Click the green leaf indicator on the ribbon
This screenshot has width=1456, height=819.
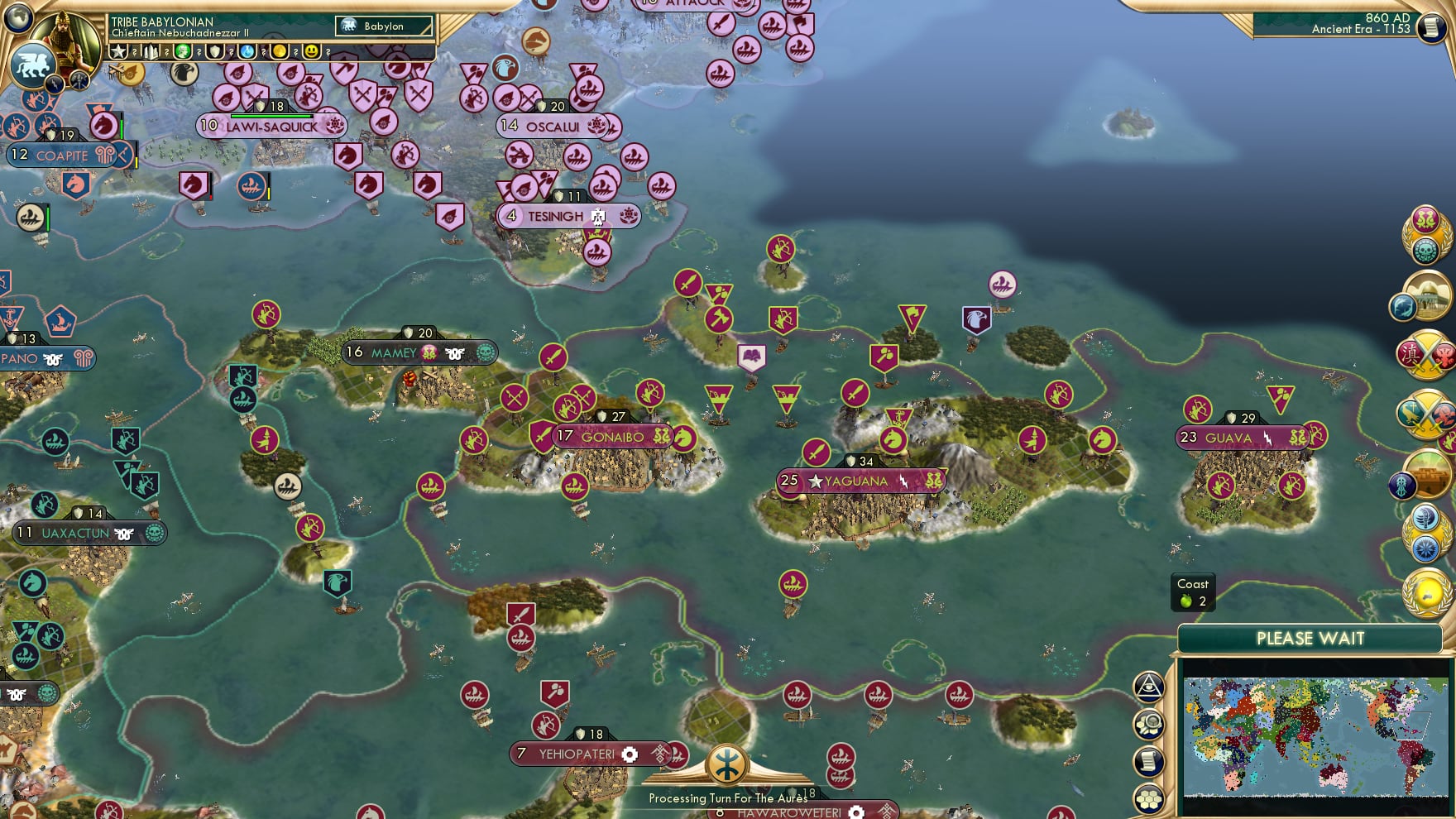(182, 51)
